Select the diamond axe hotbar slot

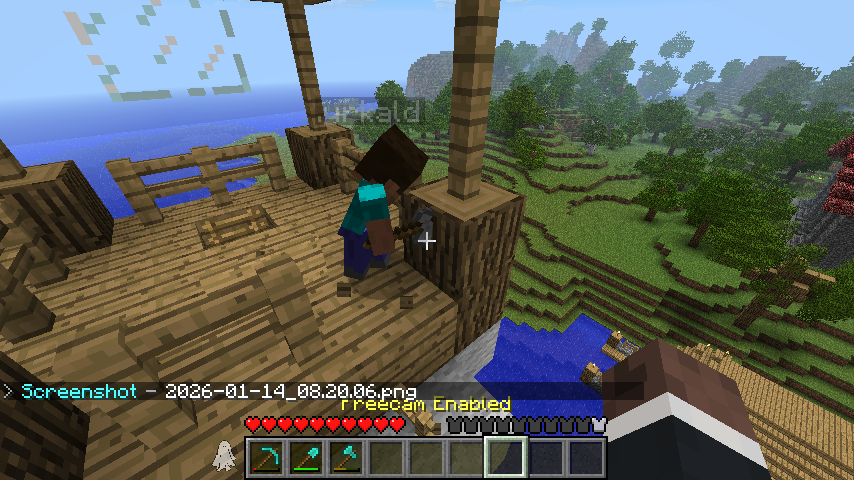(x=345, y=457)
